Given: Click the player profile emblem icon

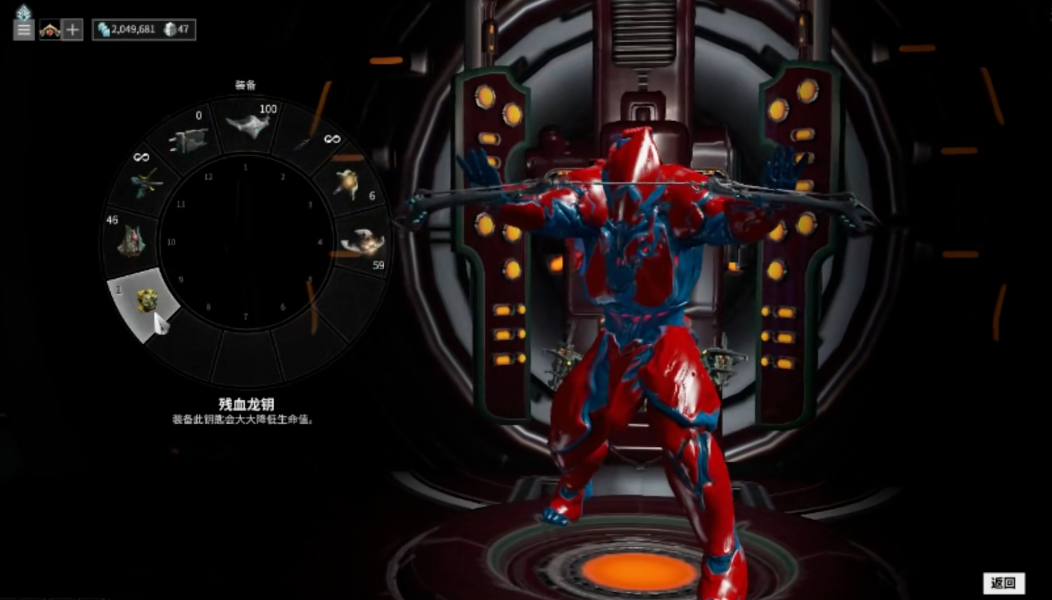Looking at the screenshot, I should pyautogui.click(x=49, y=30).
